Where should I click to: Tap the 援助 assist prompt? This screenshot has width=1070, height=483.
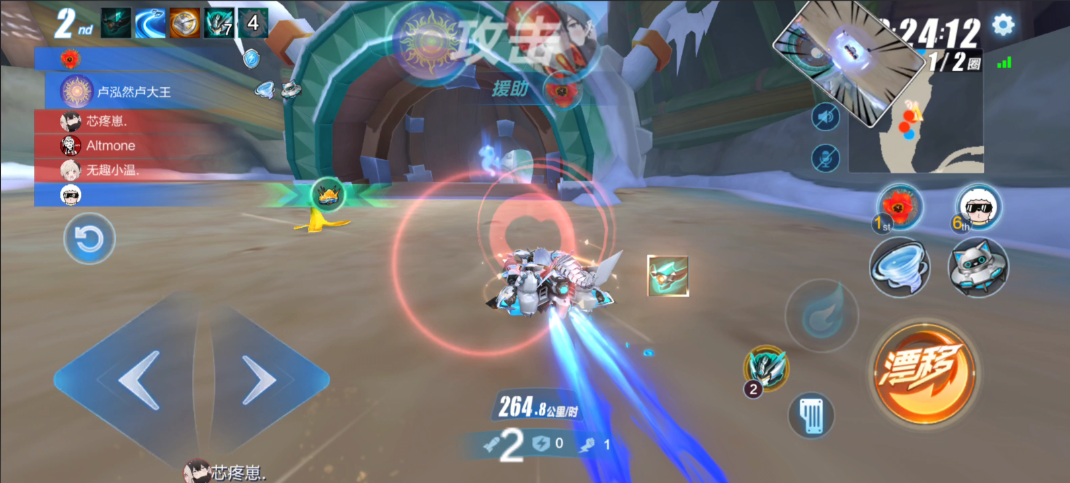click(510, 89)
